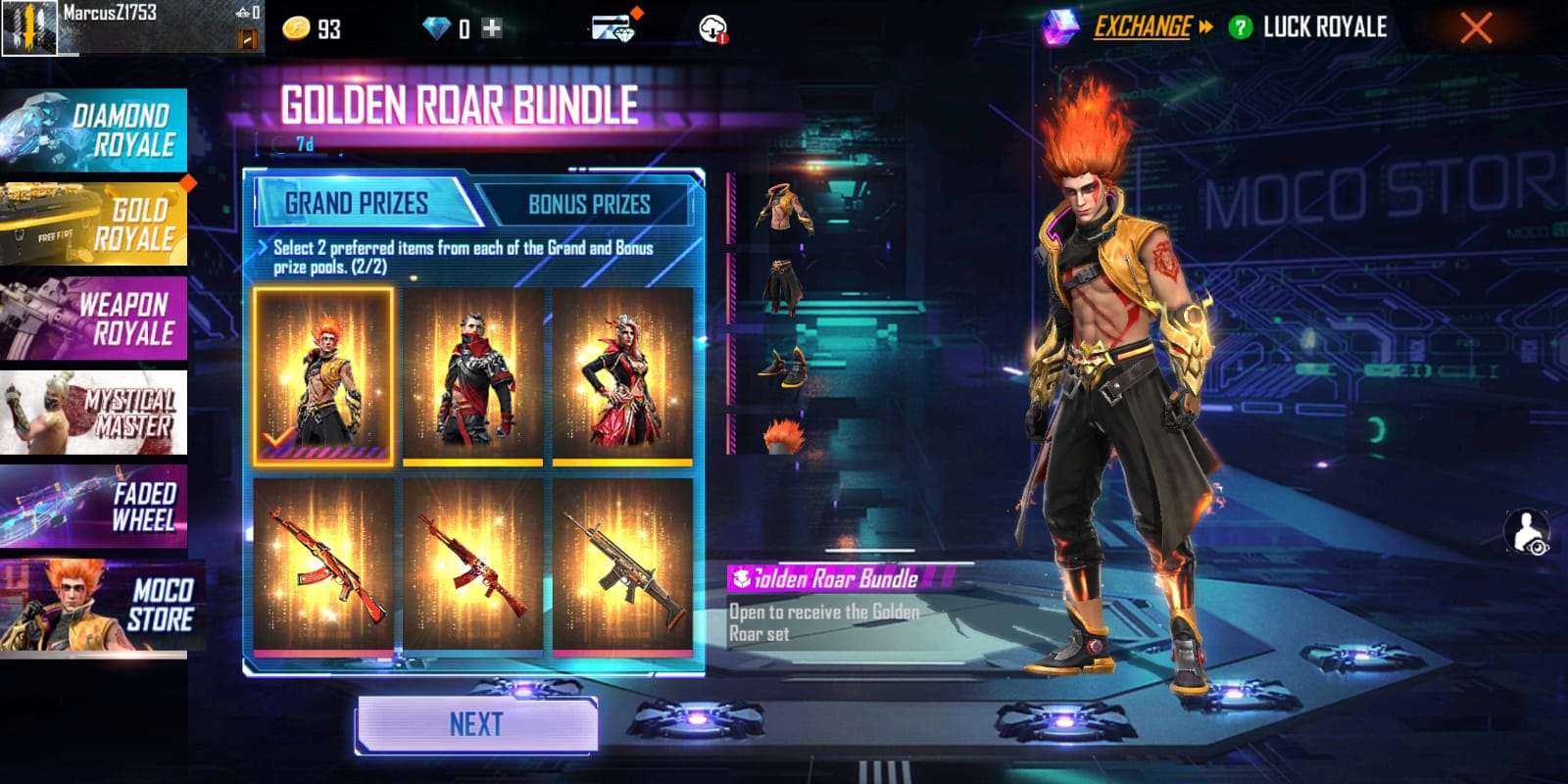Switch to the Bonus Prizes tab
The width and height of the screenshot is (1568, 784).
[x=589, y=204]
